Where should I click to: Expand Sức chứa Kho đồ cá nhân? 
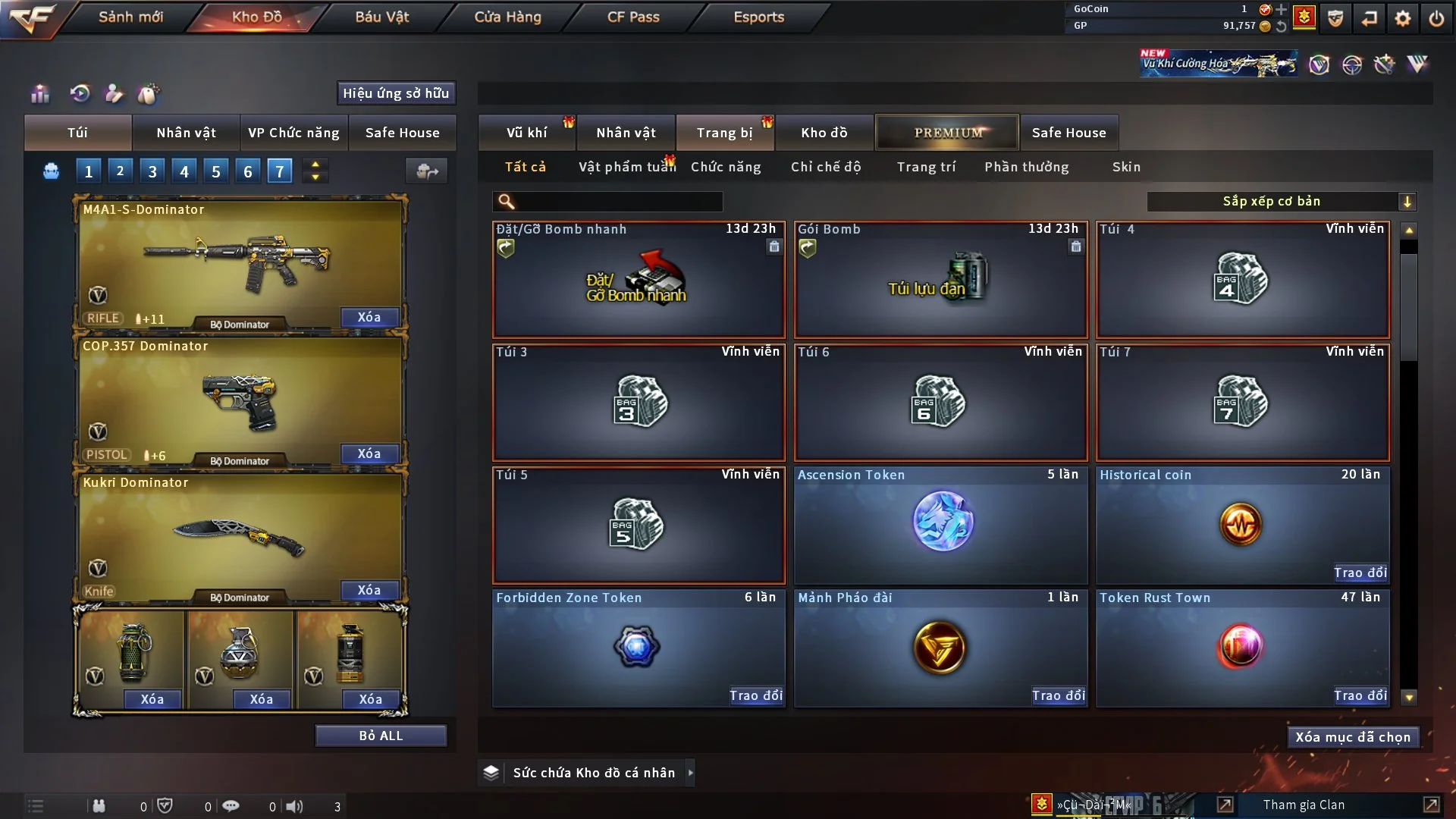pos(690,773)
